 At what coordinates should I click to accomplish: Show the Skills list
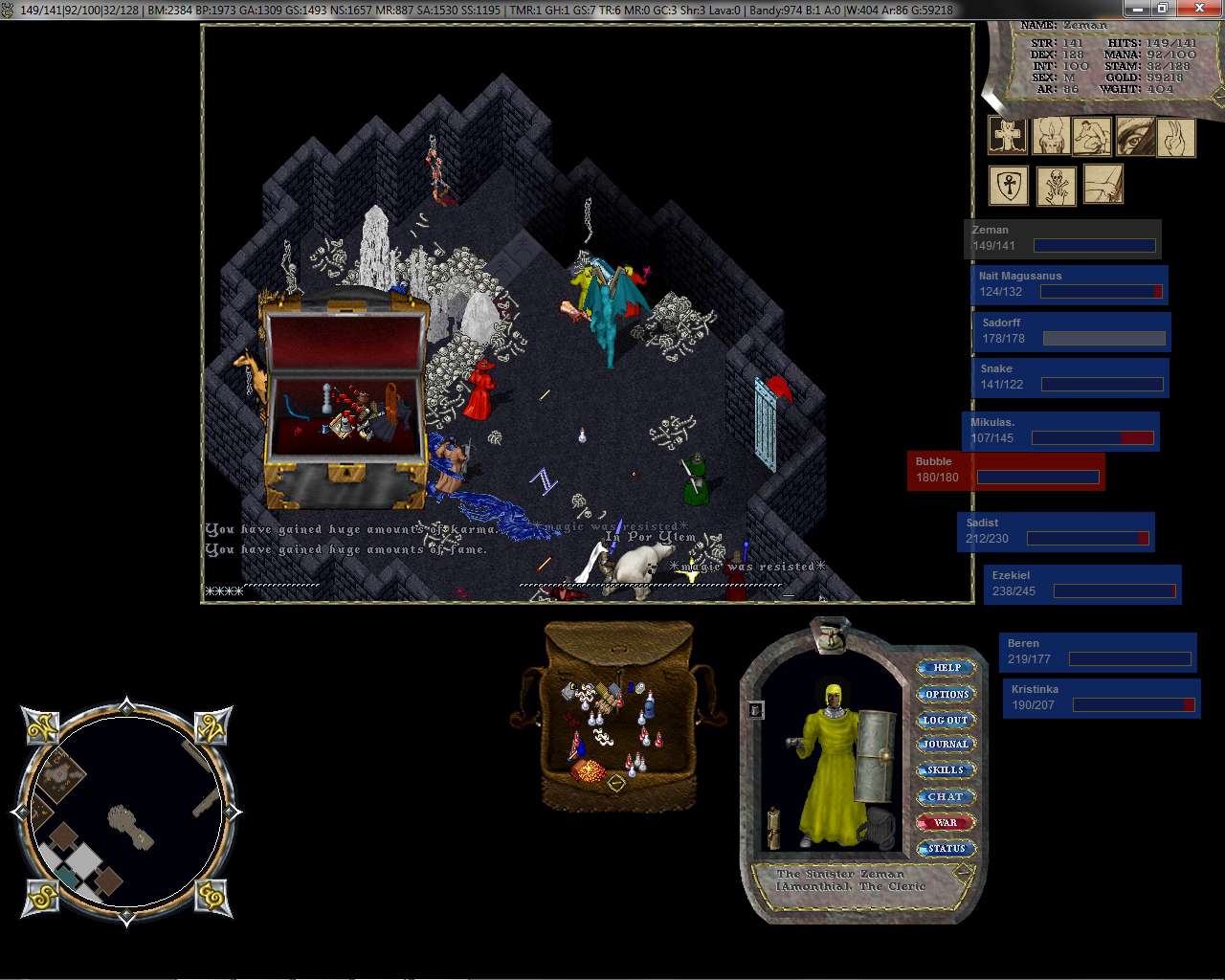[x=946, y=770]
